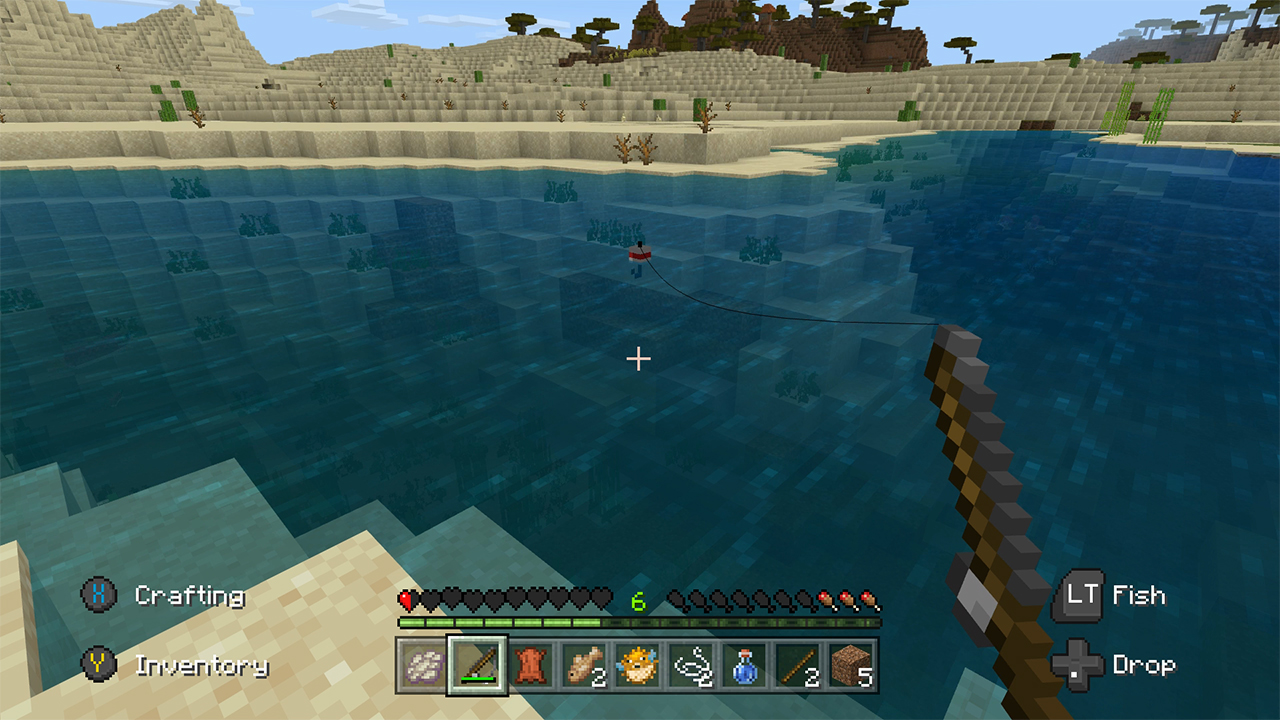Click the D-pad Drop icon
1280x720 pixels.
tap(1078, 665)
